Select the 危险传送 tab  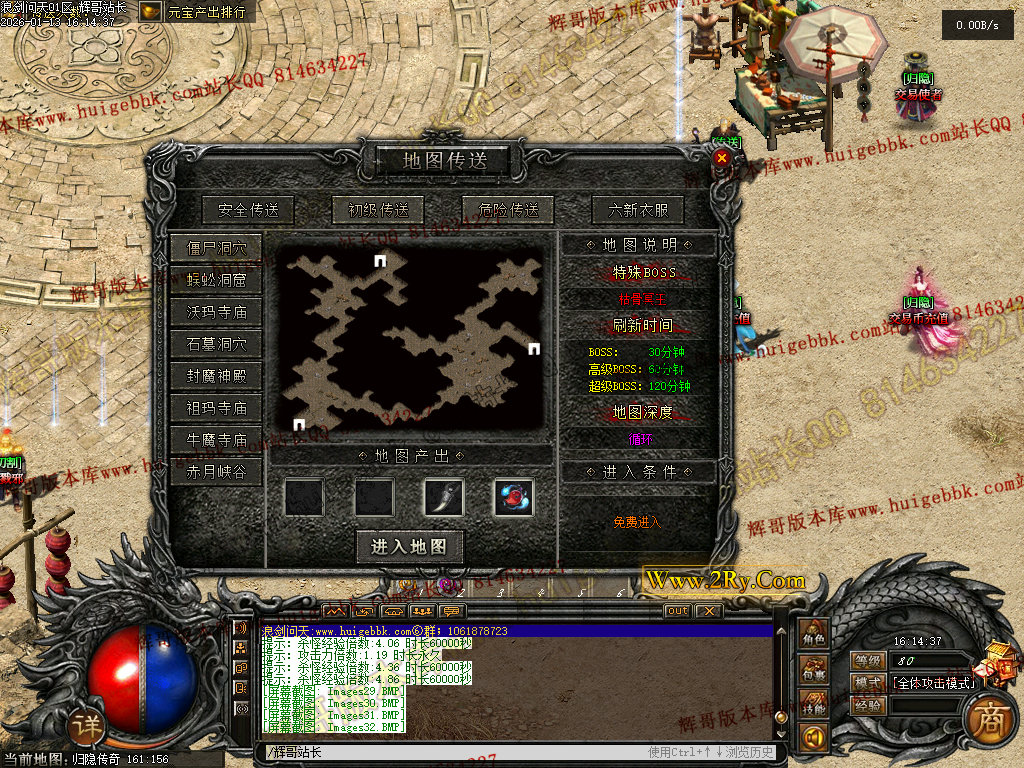point(508,210)
